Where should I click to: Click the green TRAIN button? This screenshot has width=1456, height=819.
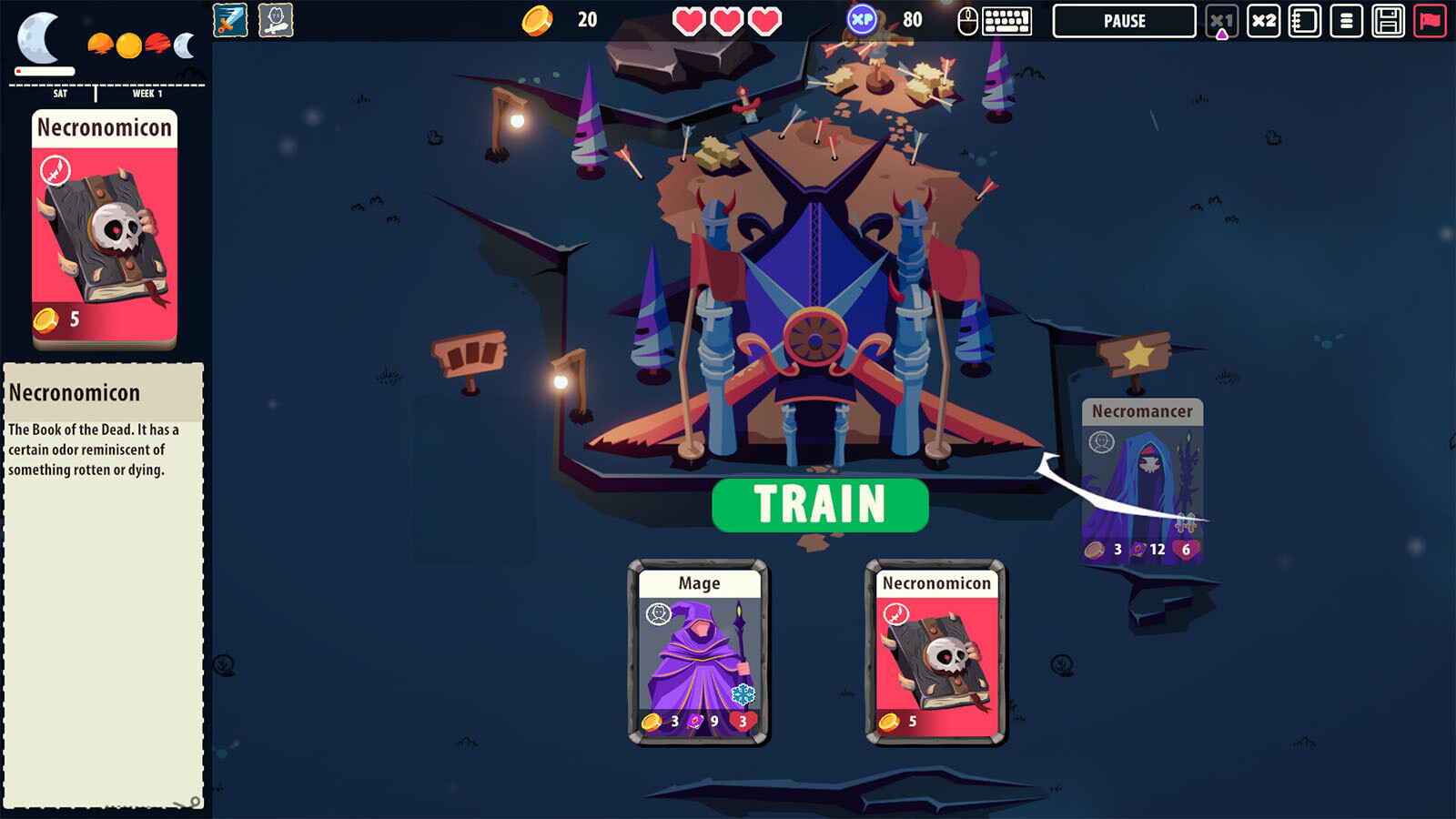[x=820, y=505]
